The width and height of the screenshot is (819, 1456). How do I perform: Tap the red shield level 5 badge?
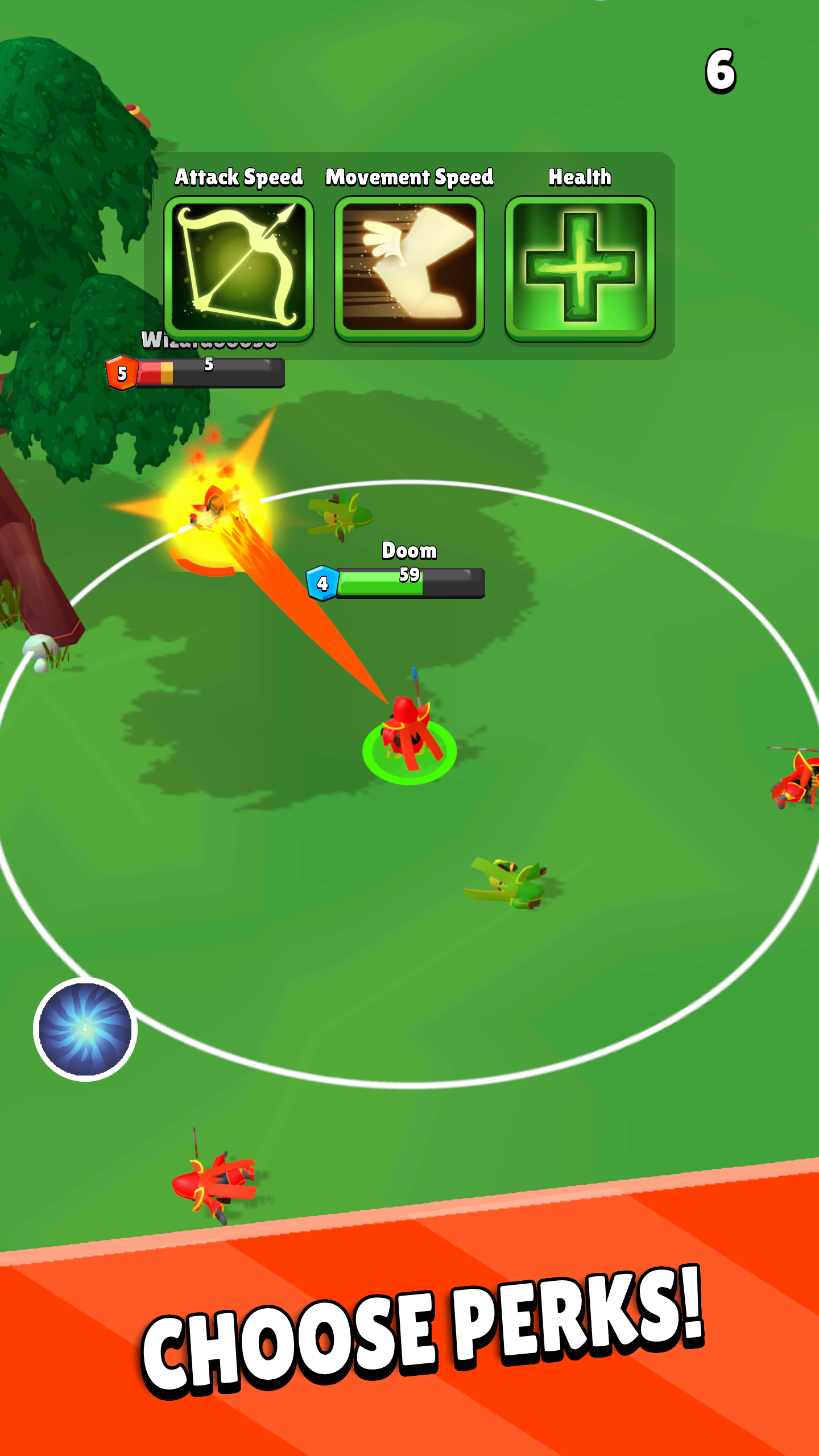(123, 373)
